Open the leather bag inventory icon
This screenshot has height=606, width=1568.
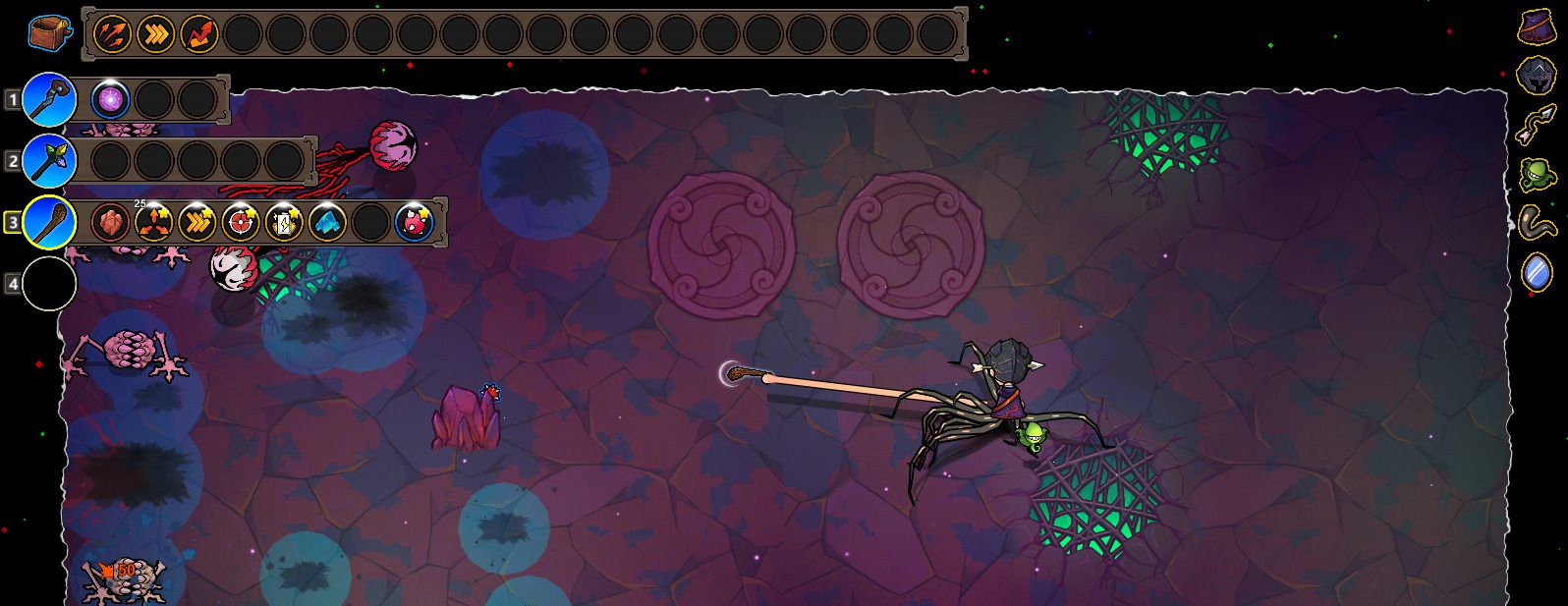pyautogui.click(x=48, y=33)
